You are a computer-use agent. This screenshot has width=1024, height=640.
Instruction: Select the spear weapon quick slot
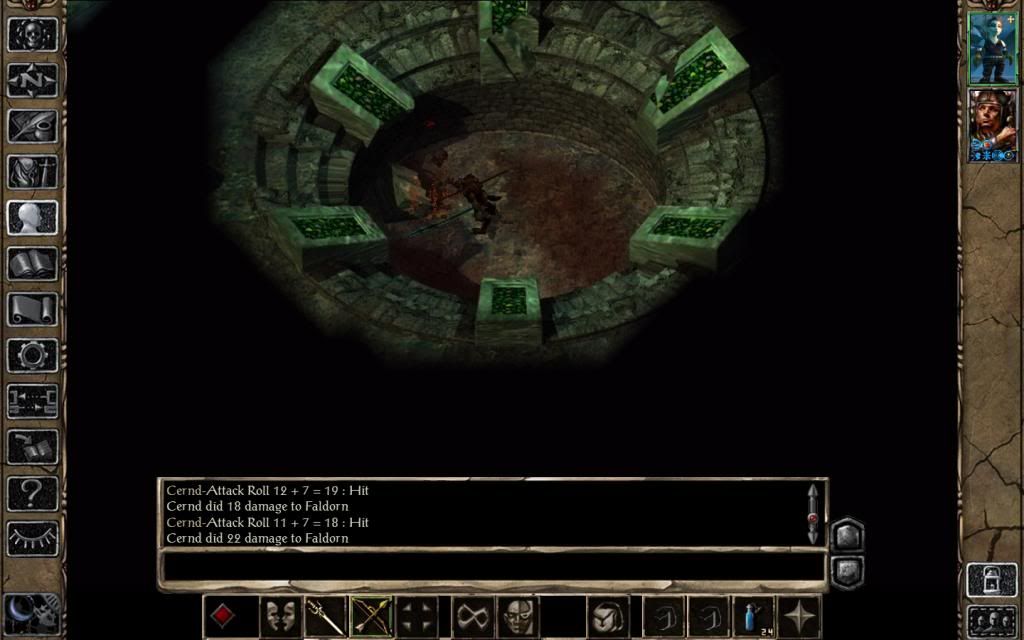coord(325,616)
